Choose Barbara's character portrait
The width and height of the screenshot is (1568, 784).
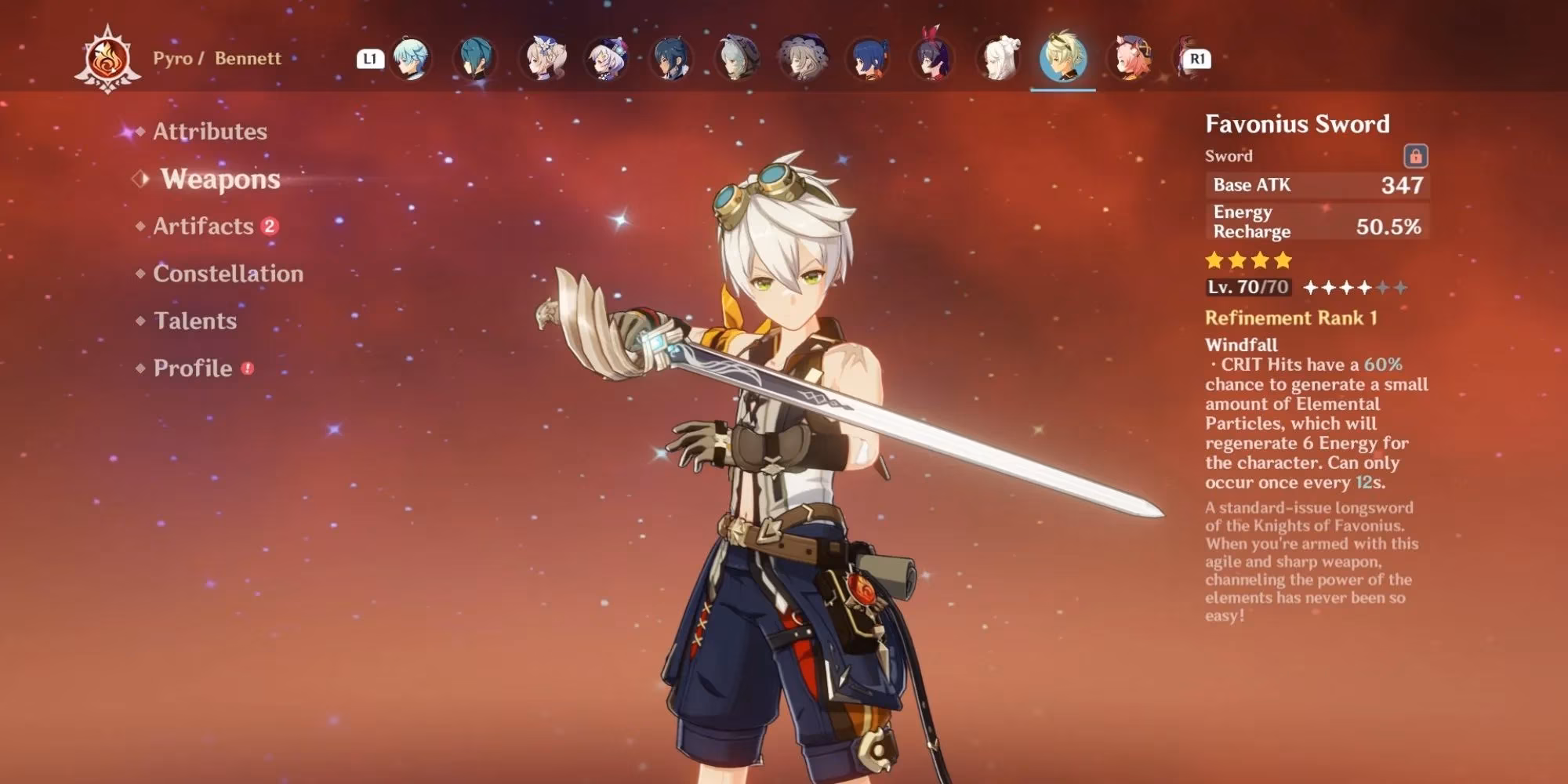[x=543, y=59]
